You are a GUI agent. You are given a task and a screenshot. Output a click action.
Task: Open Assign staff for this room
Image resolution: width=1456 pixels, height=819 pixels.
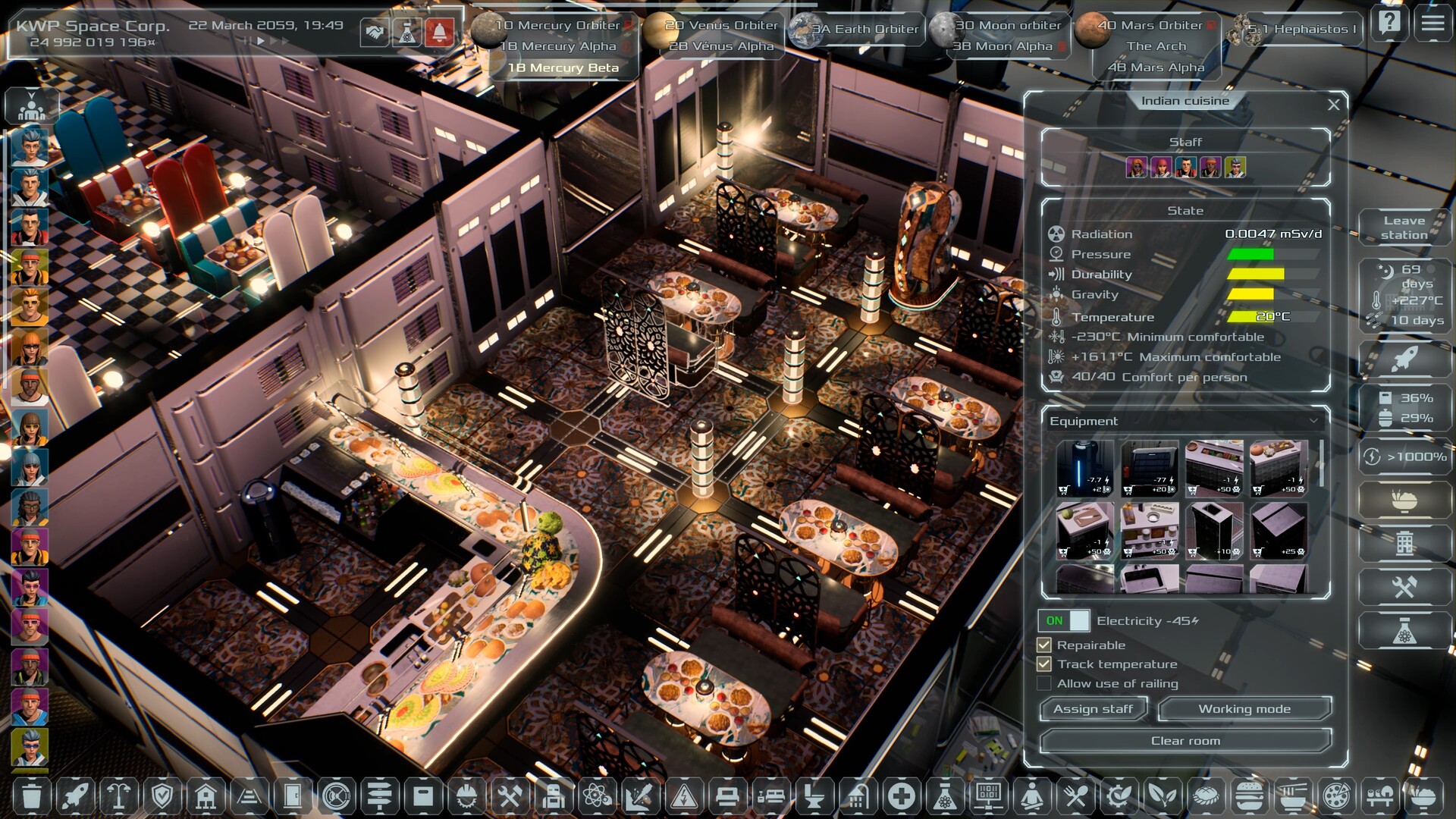pos(1093,709)
